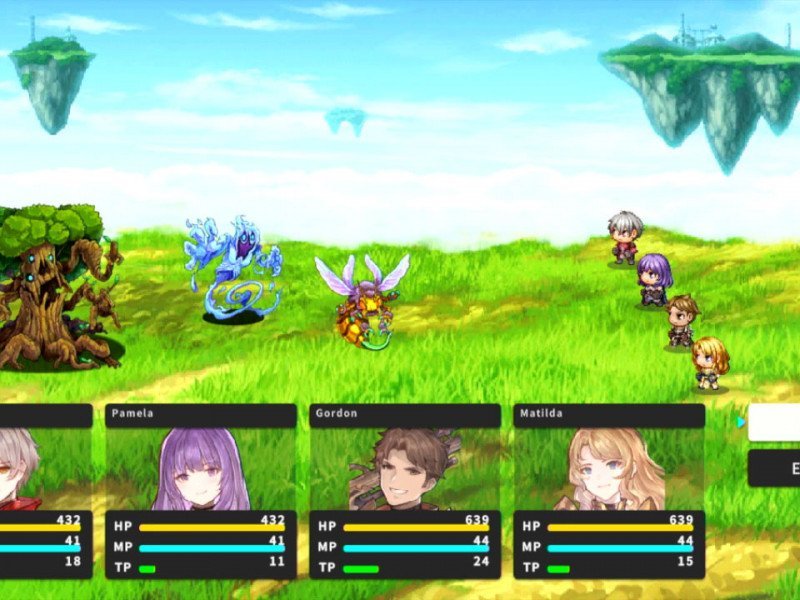This screenshot has height=600, width=800.
Task: Select the highlighted white battle command
Action: (x=775, y=422)
